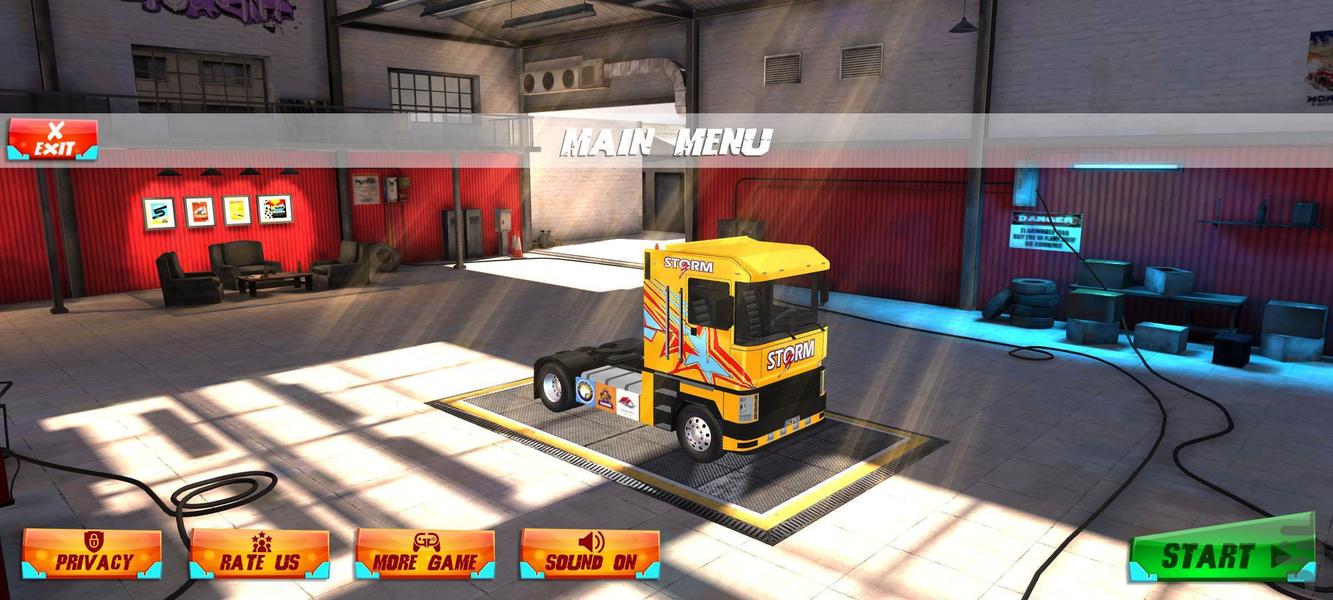Open the Privacy policy
The image size is (1333, 600).
92,554
